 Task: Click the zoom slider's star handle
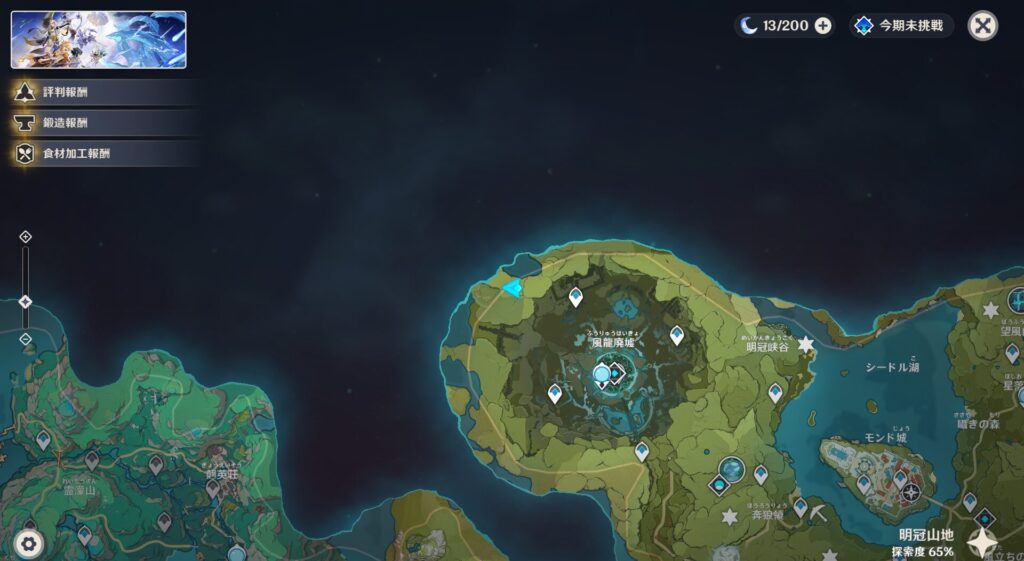[26, 301]
